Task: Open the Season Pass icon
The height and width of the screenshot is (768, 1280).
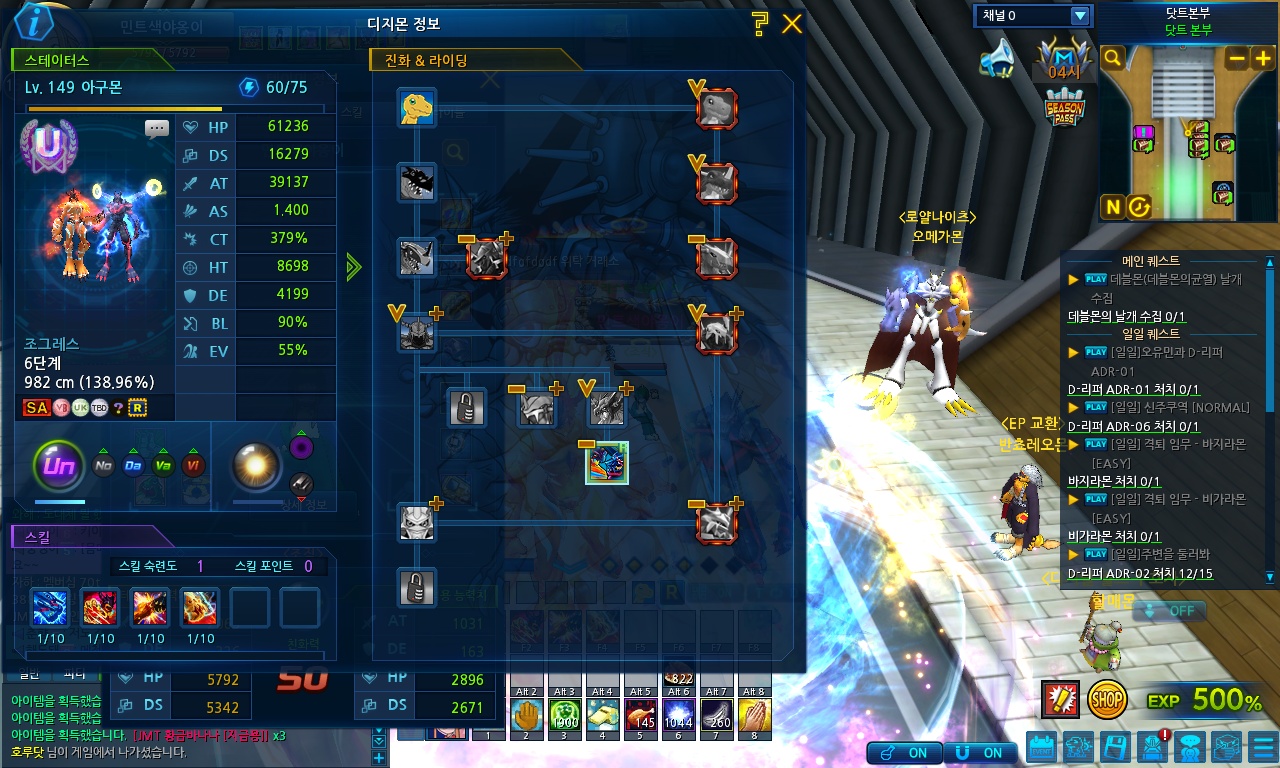Action: (1064, 107)
